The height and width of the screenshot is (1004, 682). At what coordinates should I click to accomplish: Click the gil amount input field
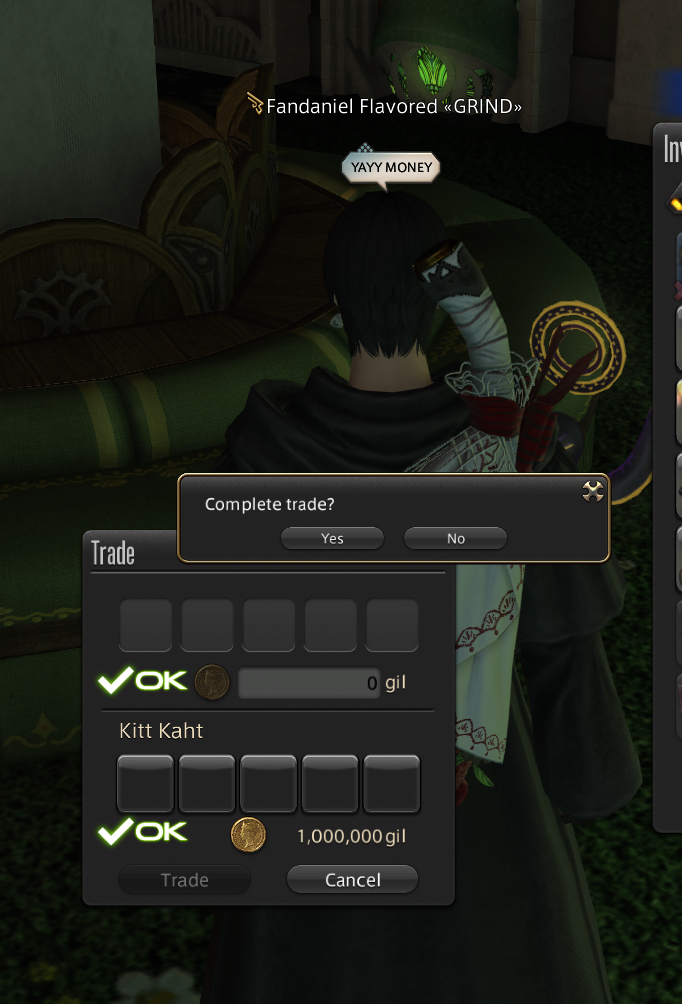point(309,684)
